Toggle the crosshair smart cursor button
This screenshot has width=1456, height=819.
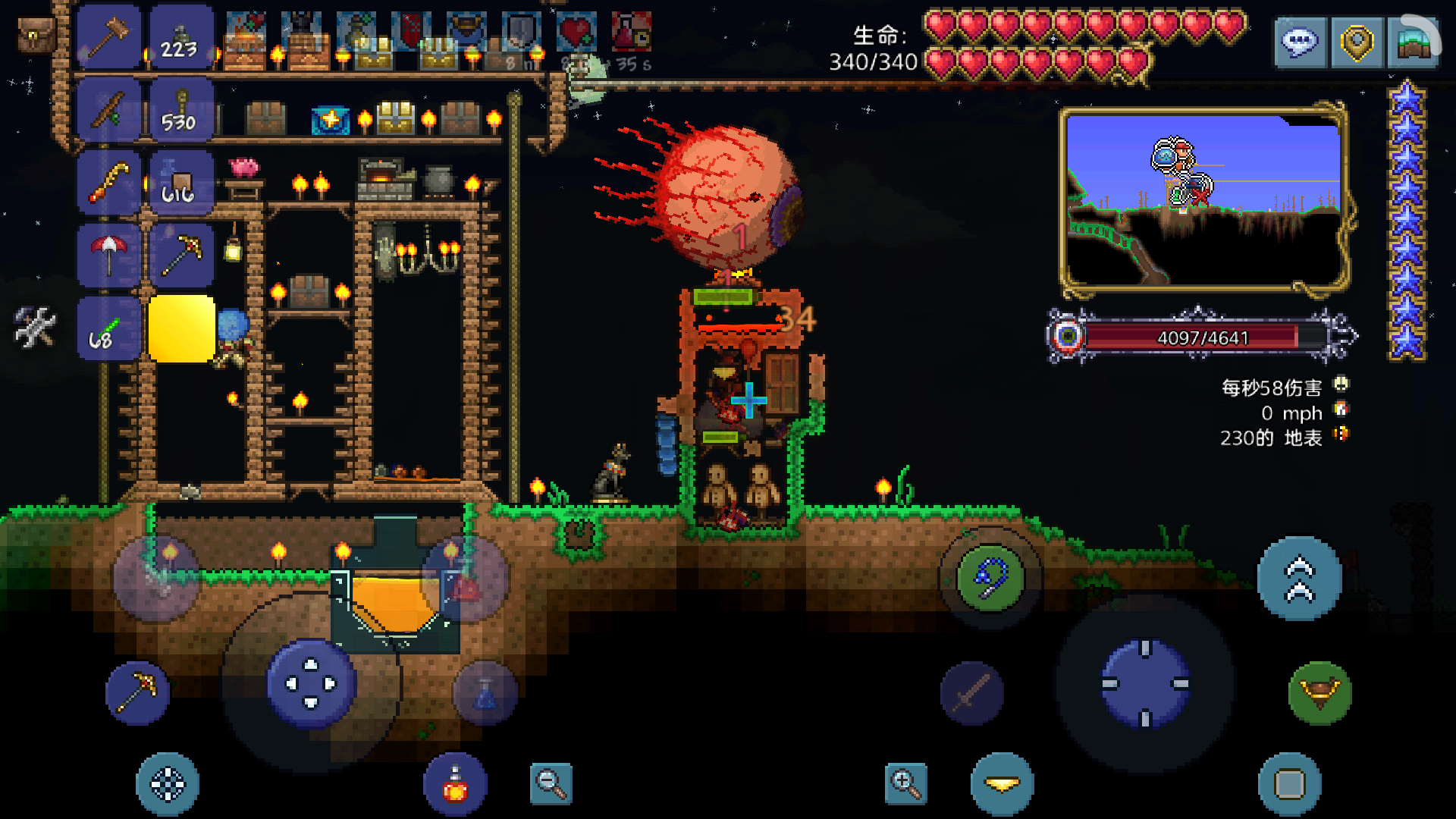(168, 784)
